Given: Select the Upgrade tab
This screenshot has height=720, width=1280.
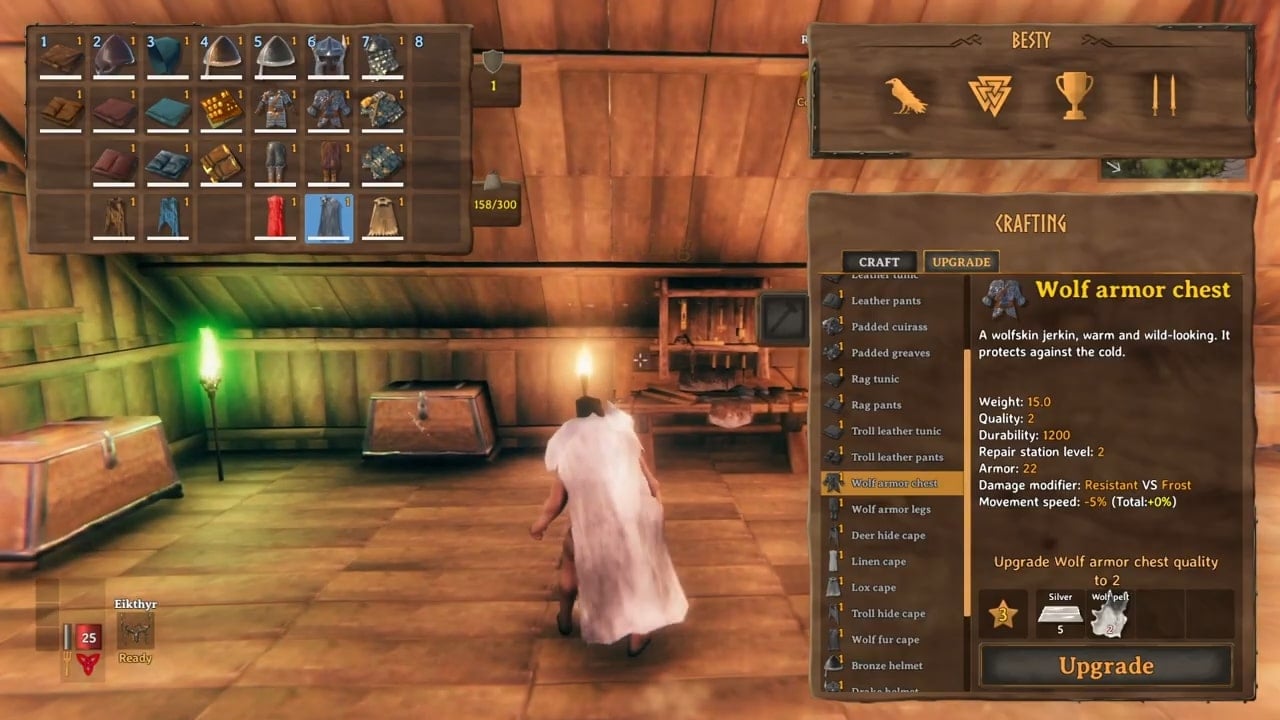Looking at the screenshot, I should tap(960, 262).
